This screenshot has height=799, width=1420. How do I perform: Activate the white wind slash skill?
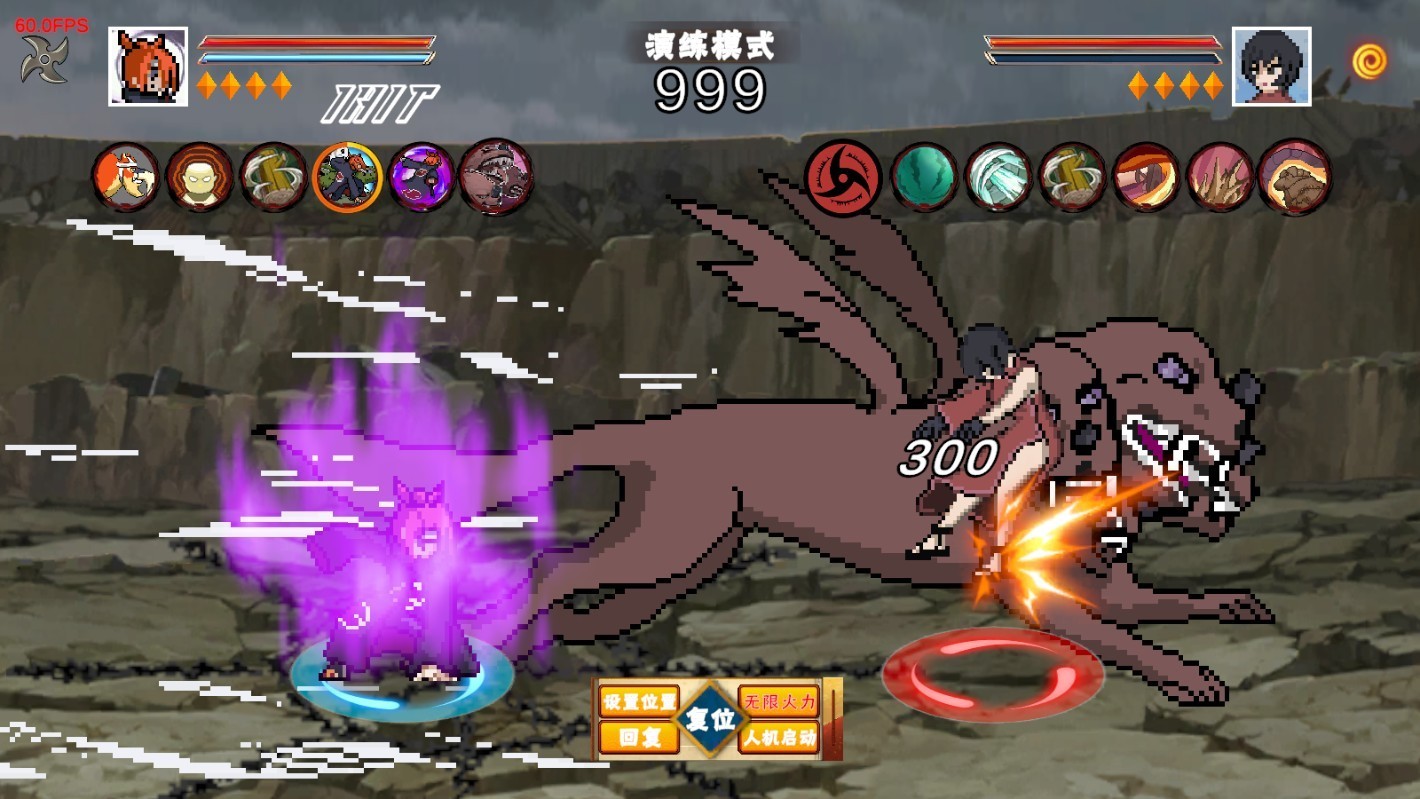pyautogui.click(x=998, y=177)
